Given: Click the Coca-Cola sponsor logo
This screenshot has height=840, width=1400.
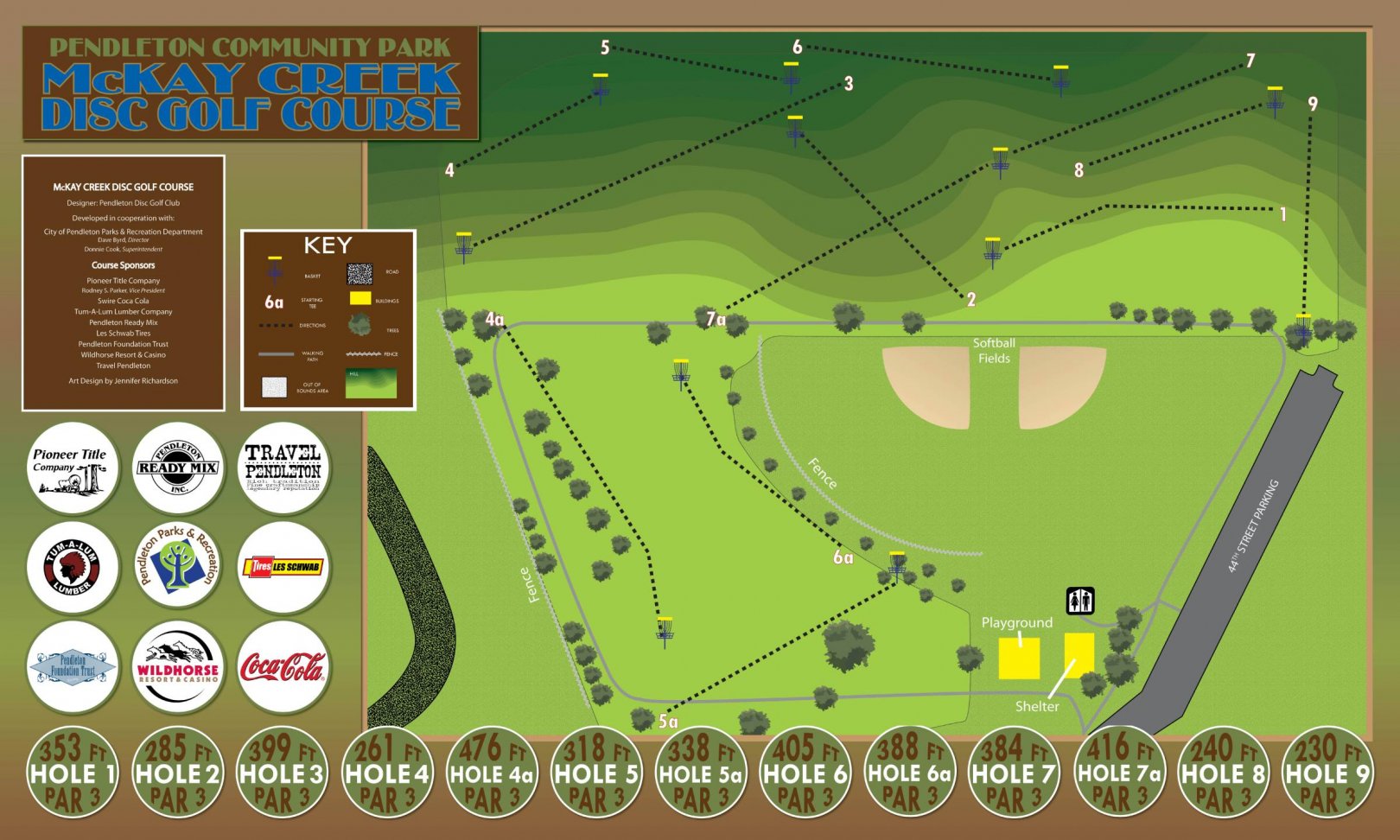Looking at the screenshot, I should [283, 667].
